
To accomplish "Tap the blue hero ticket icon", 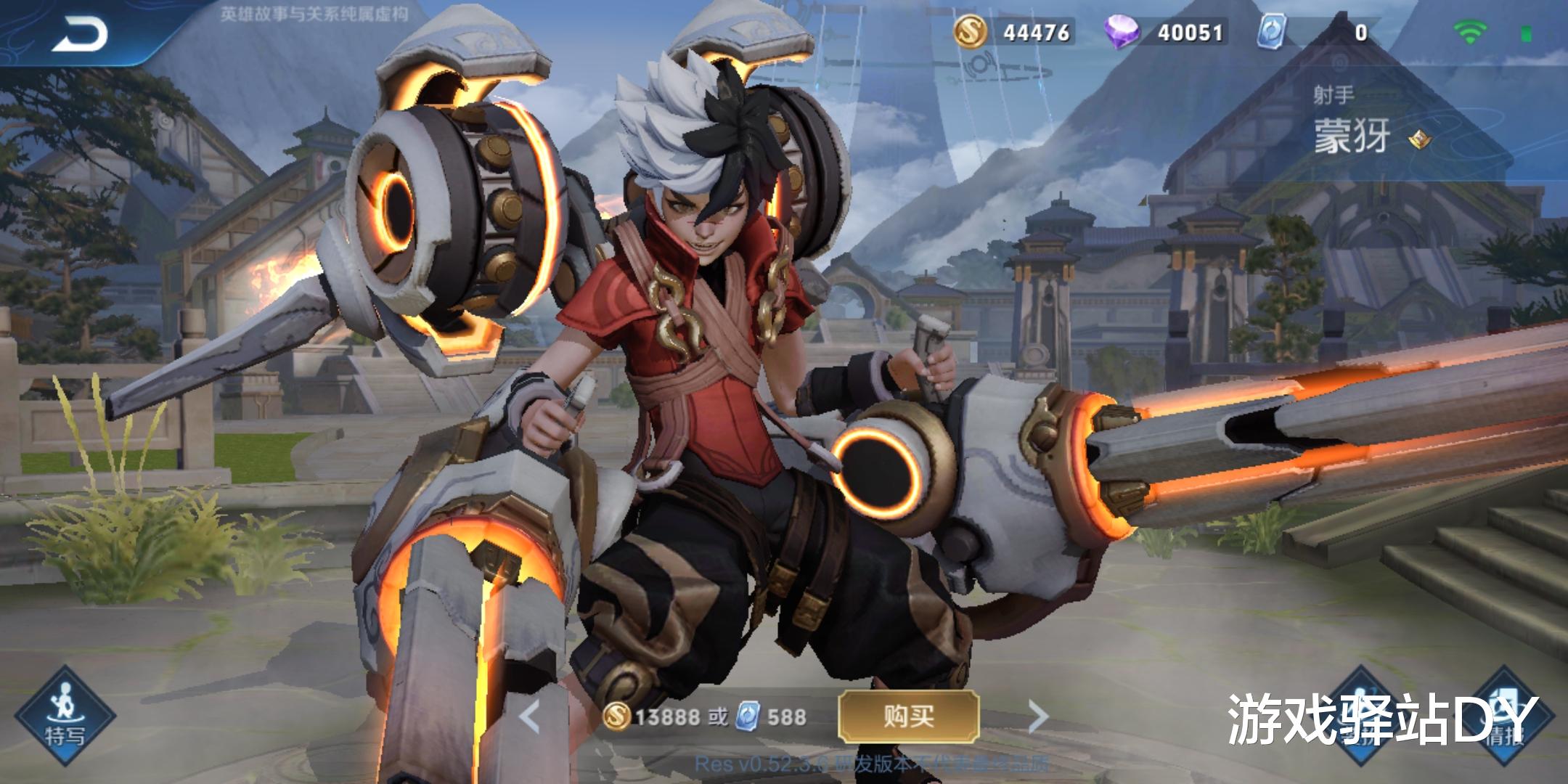I will pyautogui.click(x=1271, y=32).
